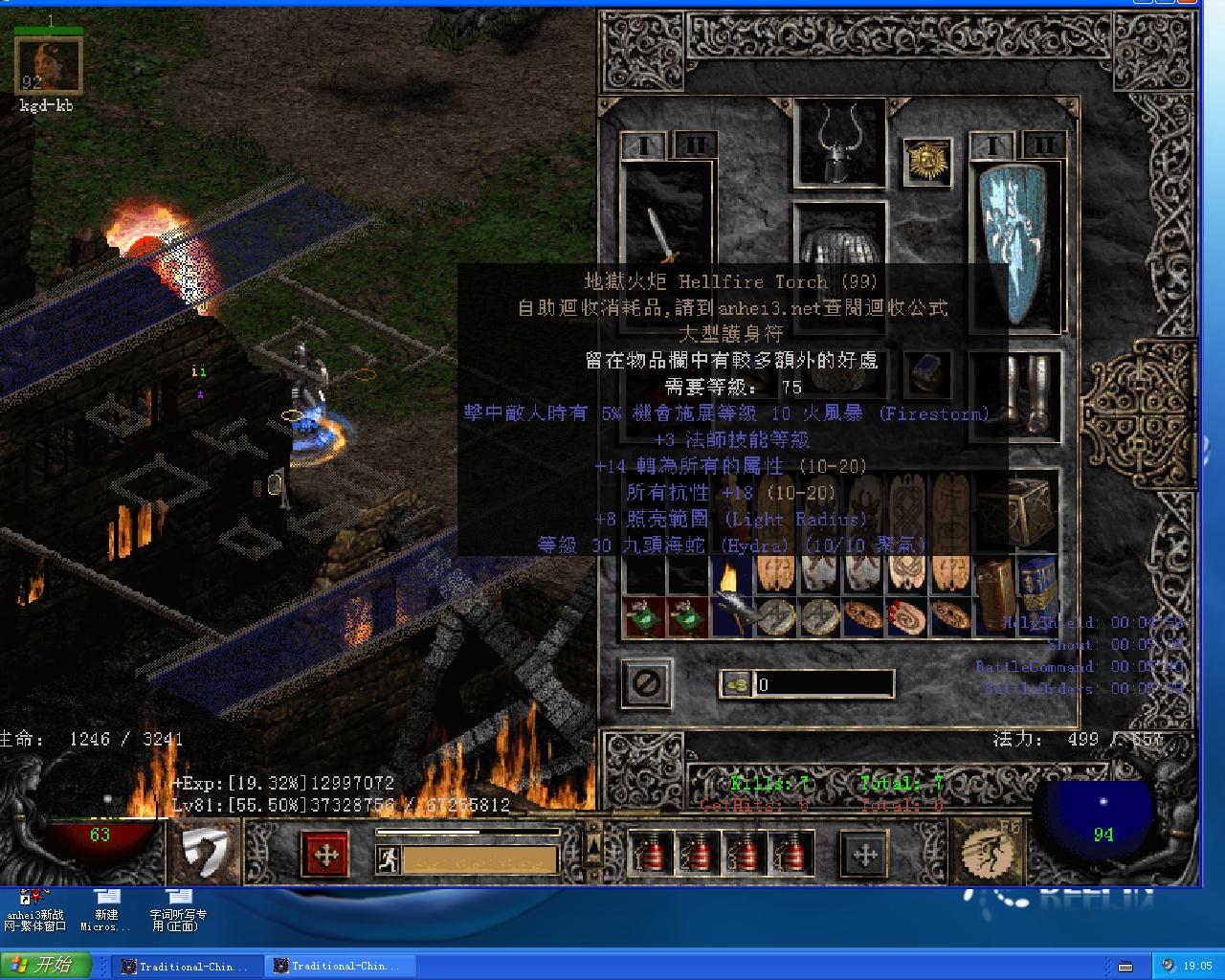
Task: Switch to weapon set II above the shield
Action: pyautogui.click(x=1042, y=146)
